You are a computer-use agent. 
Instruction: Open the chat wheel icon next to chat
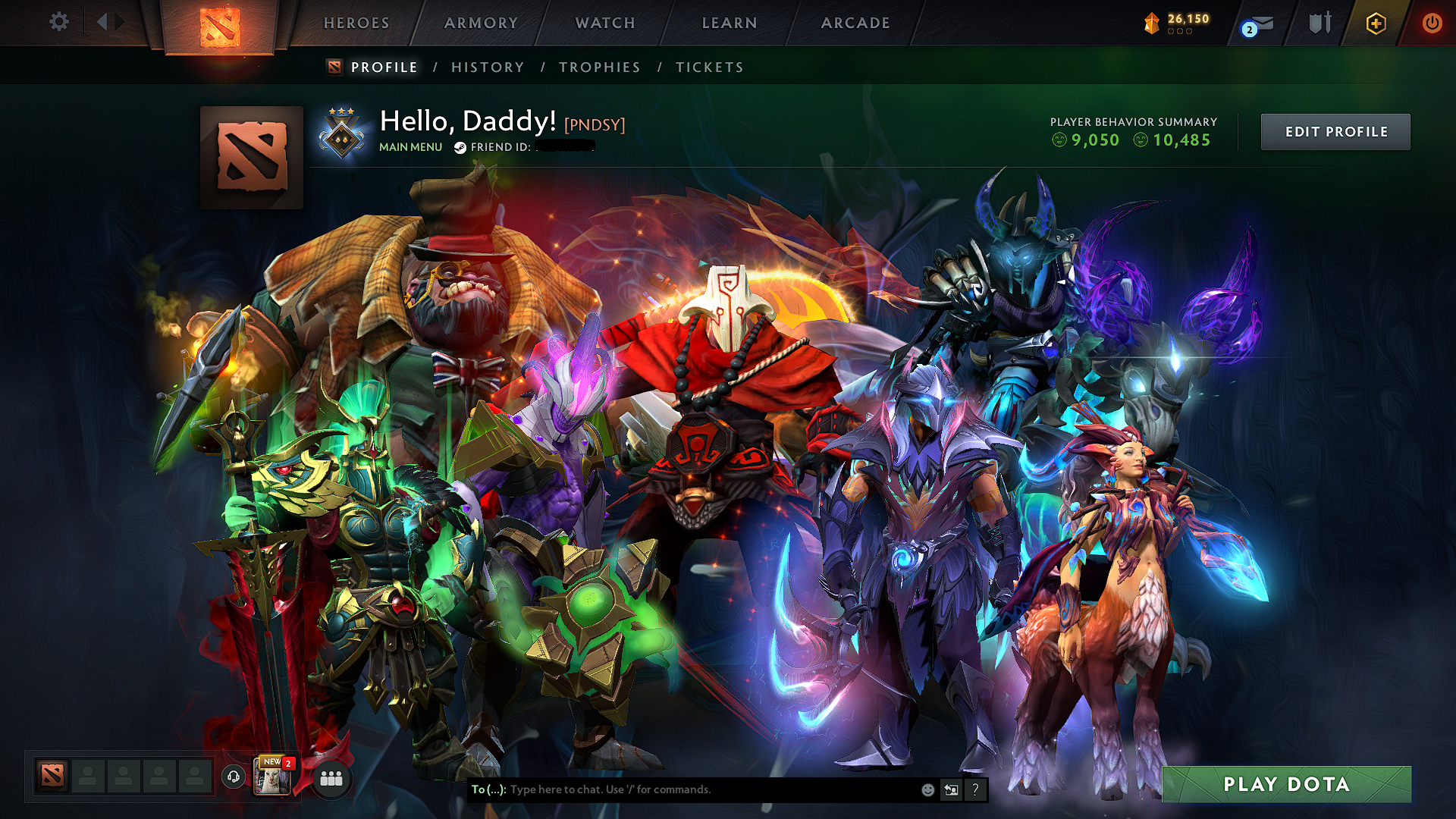pos(952,789)
